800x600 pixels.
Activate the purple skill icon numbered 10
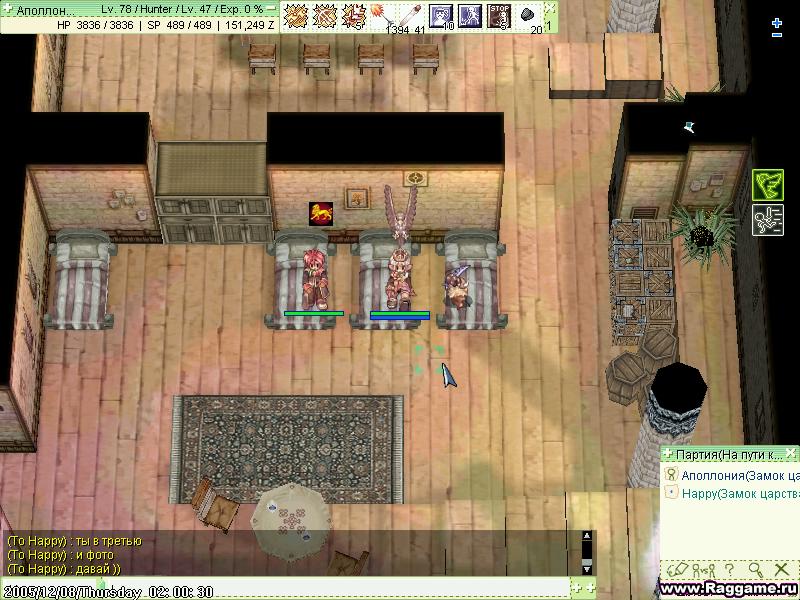tap(441, 15)
